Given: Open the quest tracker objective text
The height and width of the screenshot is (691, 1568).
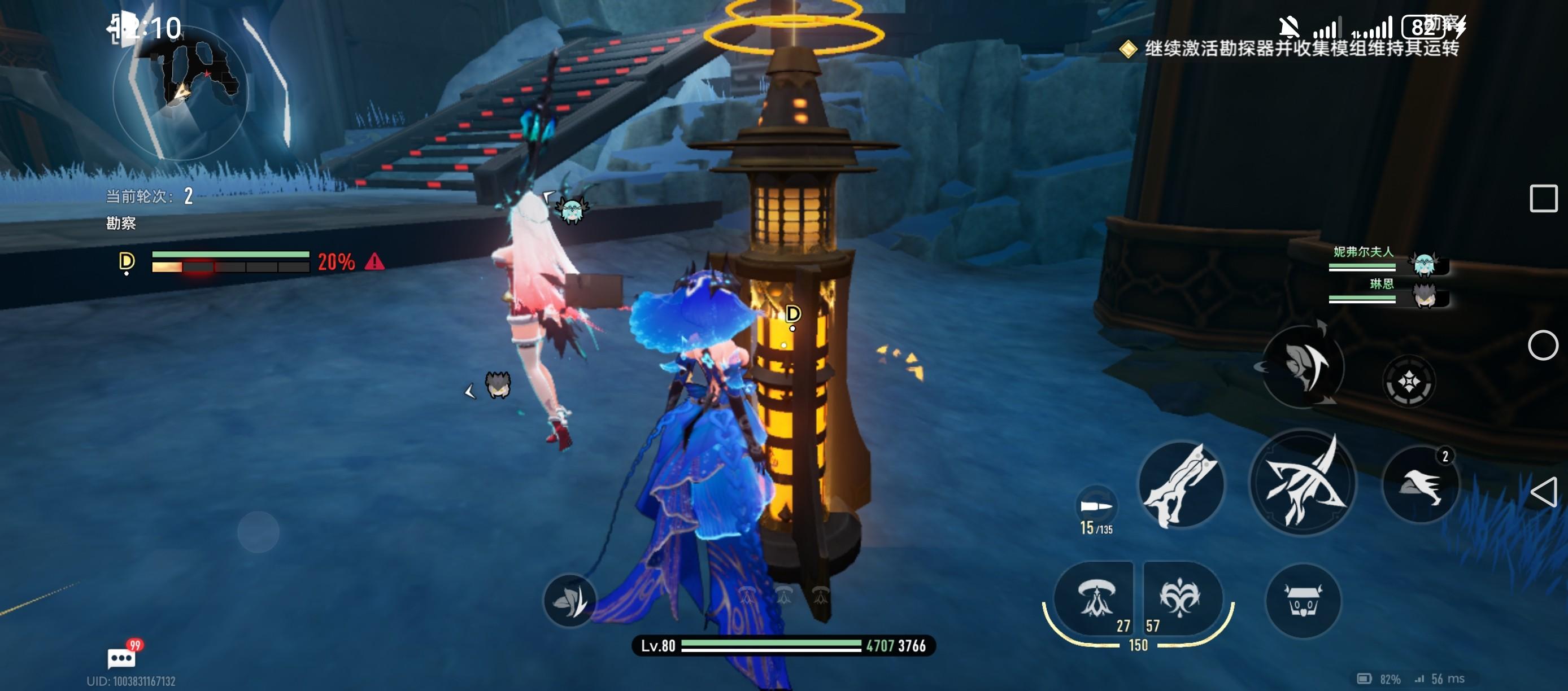Looking at the screenshot, I should point(1300,49).
